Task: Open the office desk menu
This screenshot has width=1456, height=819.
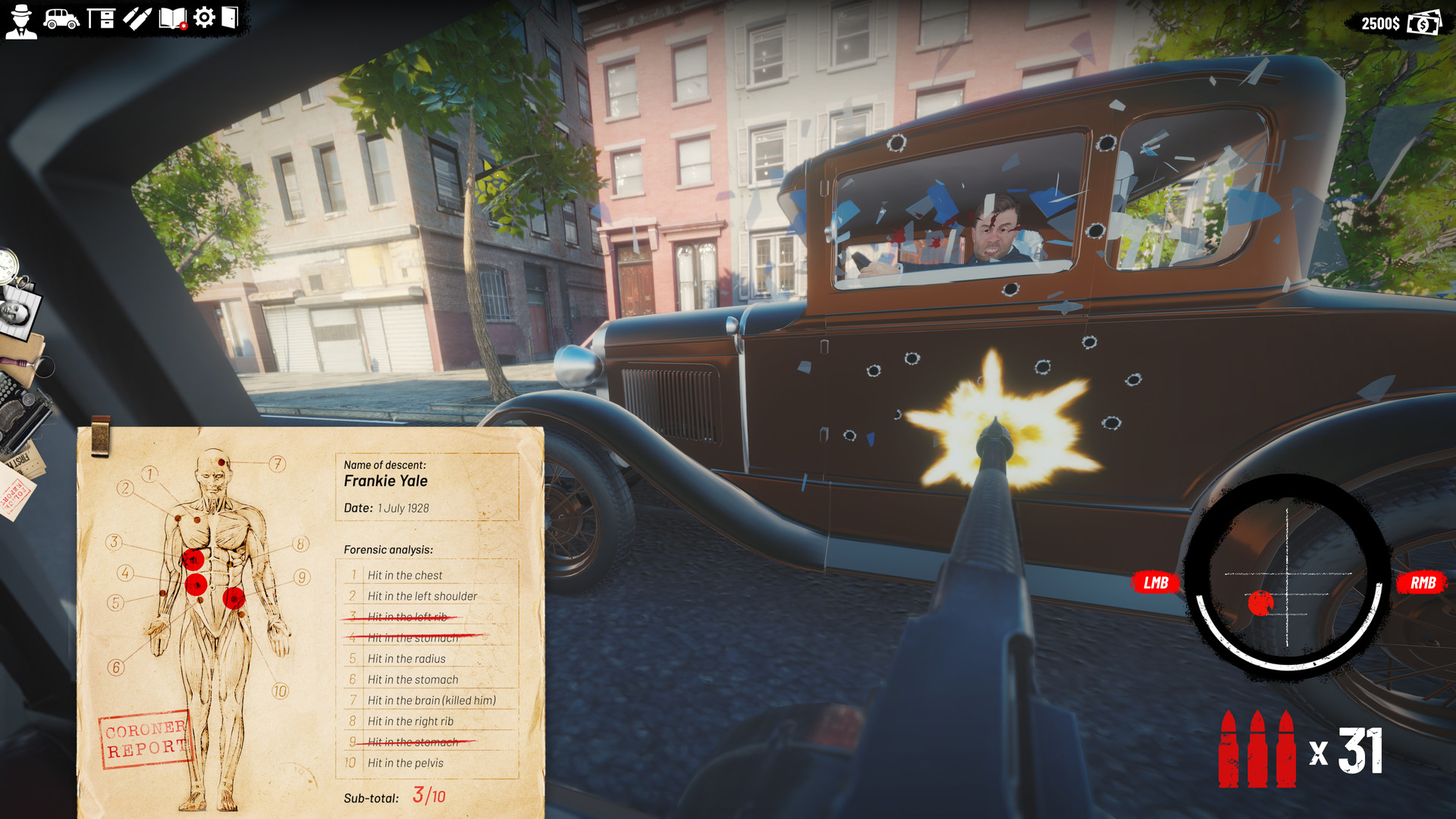Action: 101,17
